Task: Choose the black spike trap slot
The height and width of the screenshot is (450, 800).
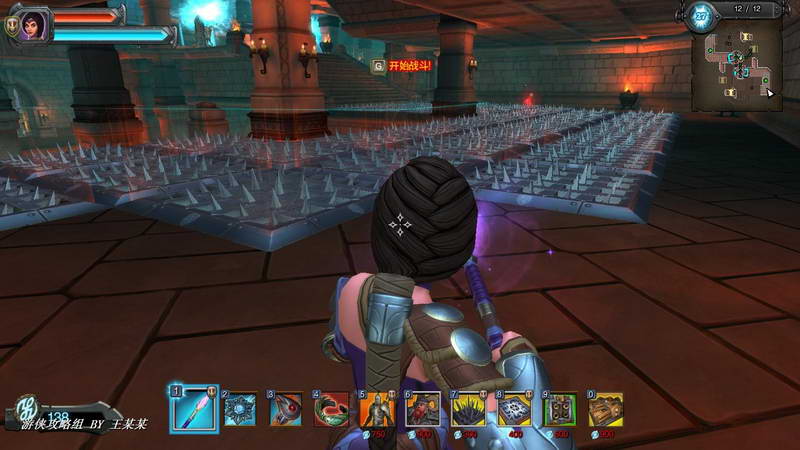Action: (x=468, y=409)
